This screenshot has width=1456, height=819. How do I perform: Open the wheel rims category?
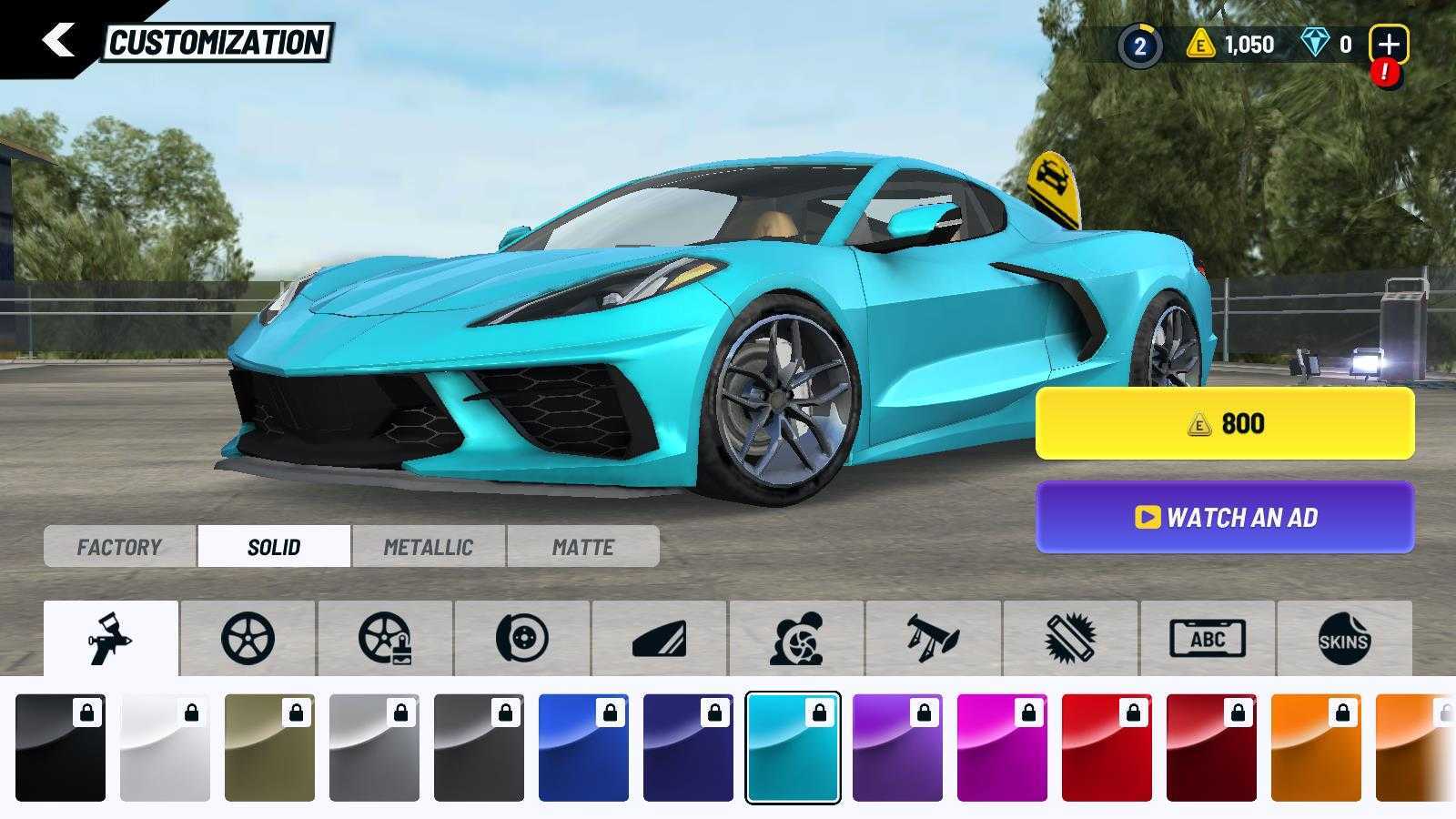click(248, 638)
